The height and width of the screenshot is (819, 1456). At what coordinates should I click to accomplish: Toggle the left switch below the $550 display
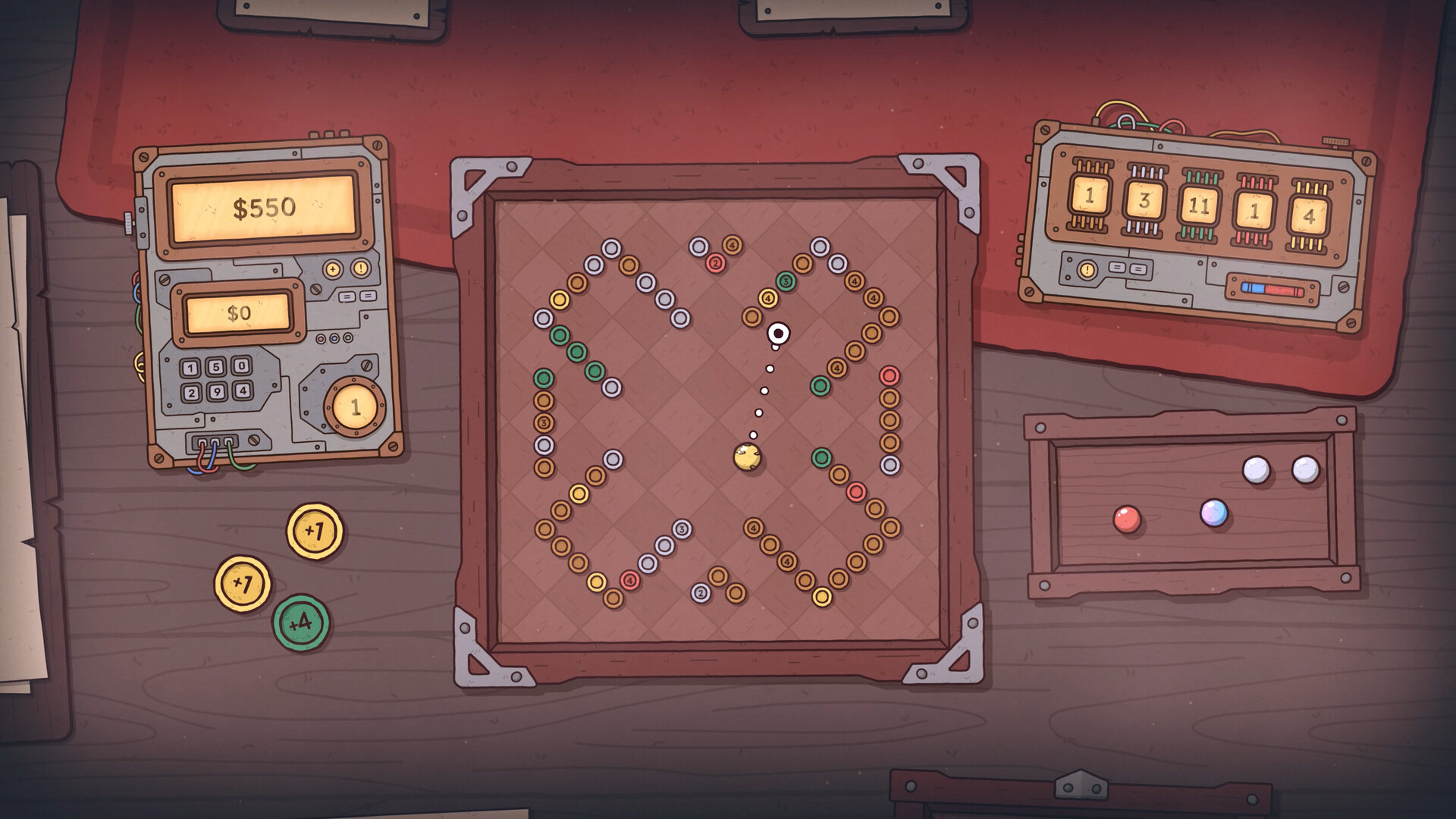click(346, 296)
